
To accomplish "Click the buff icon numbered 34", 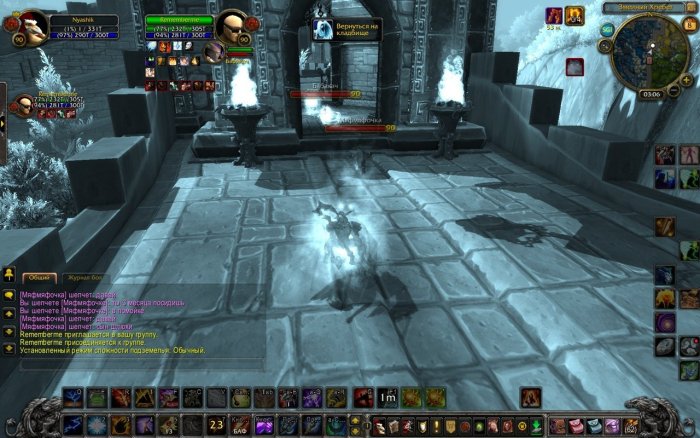I will click(x=574, y=16).
